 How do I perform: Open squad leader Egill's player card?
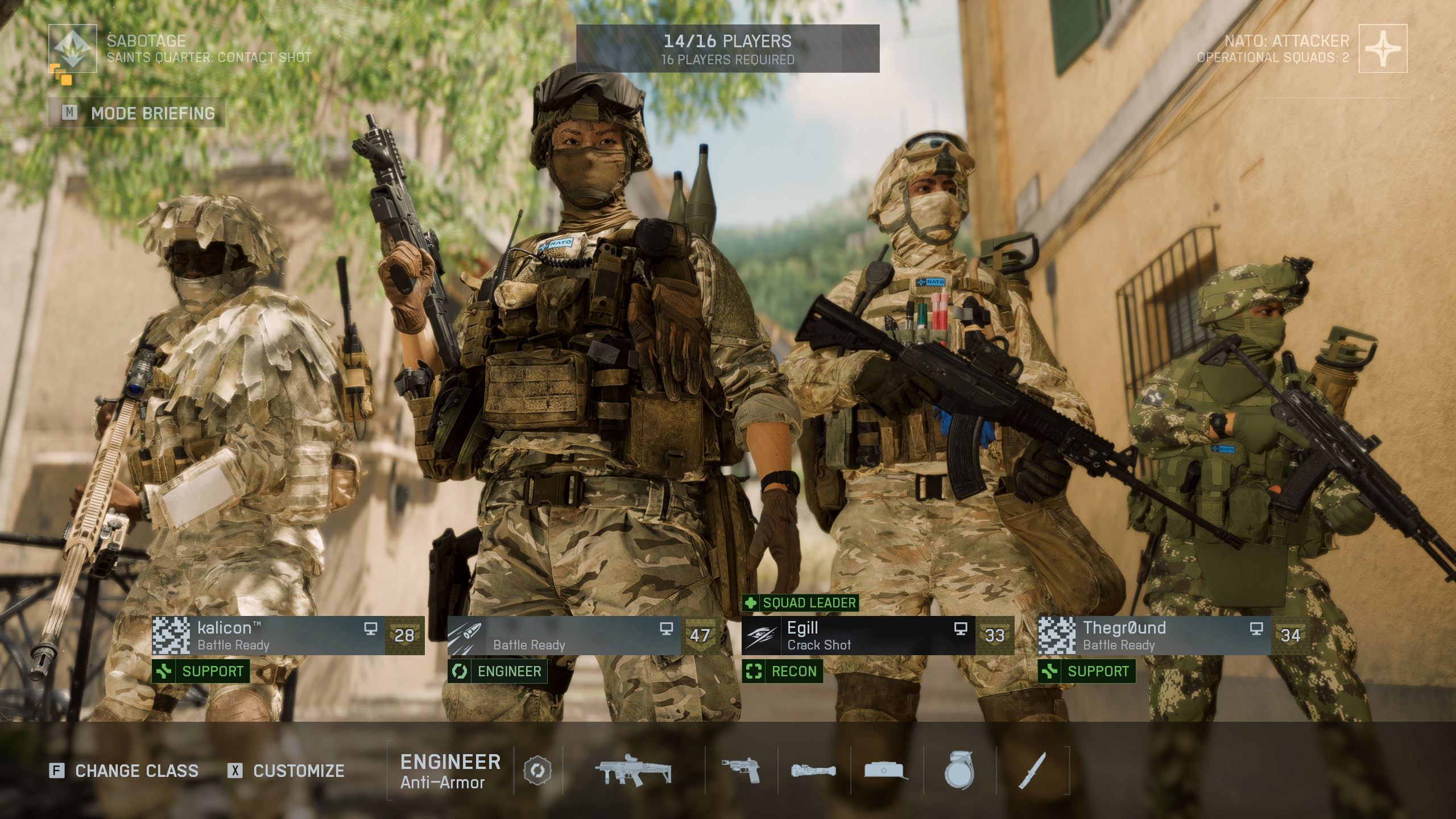pyautogui.click(x=878, y=635)
